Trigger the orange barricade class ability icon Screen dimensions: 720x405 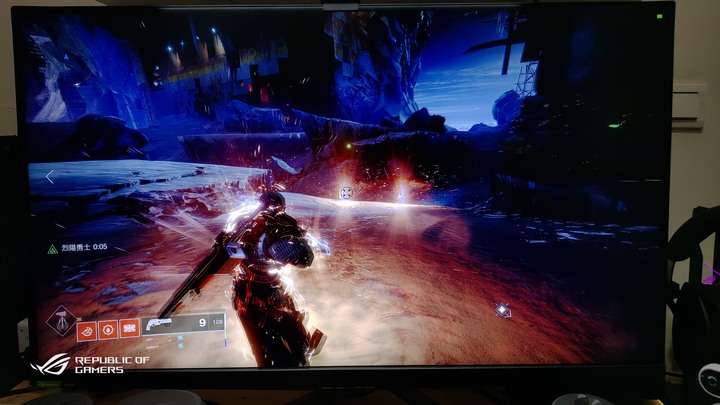[x=129, y=328]
